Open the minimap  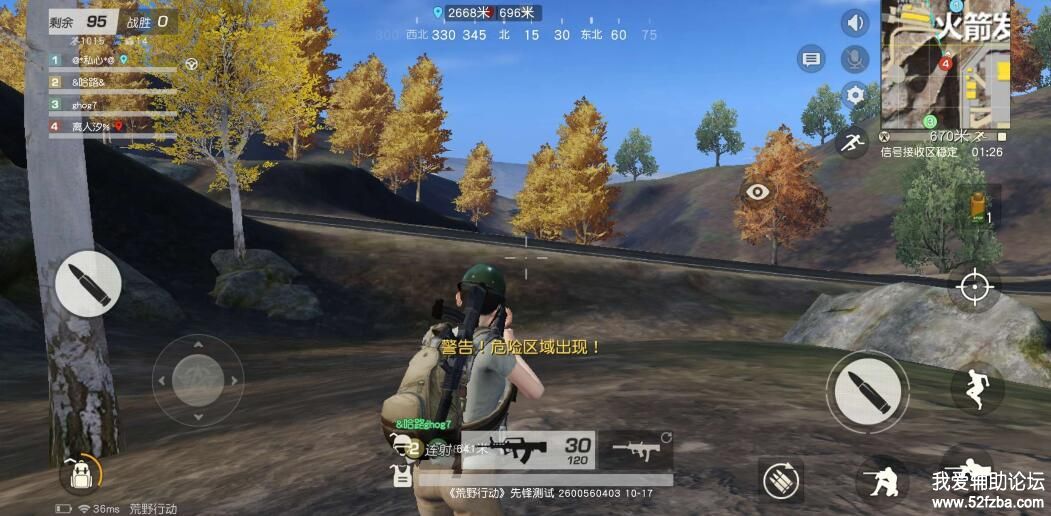945,65
